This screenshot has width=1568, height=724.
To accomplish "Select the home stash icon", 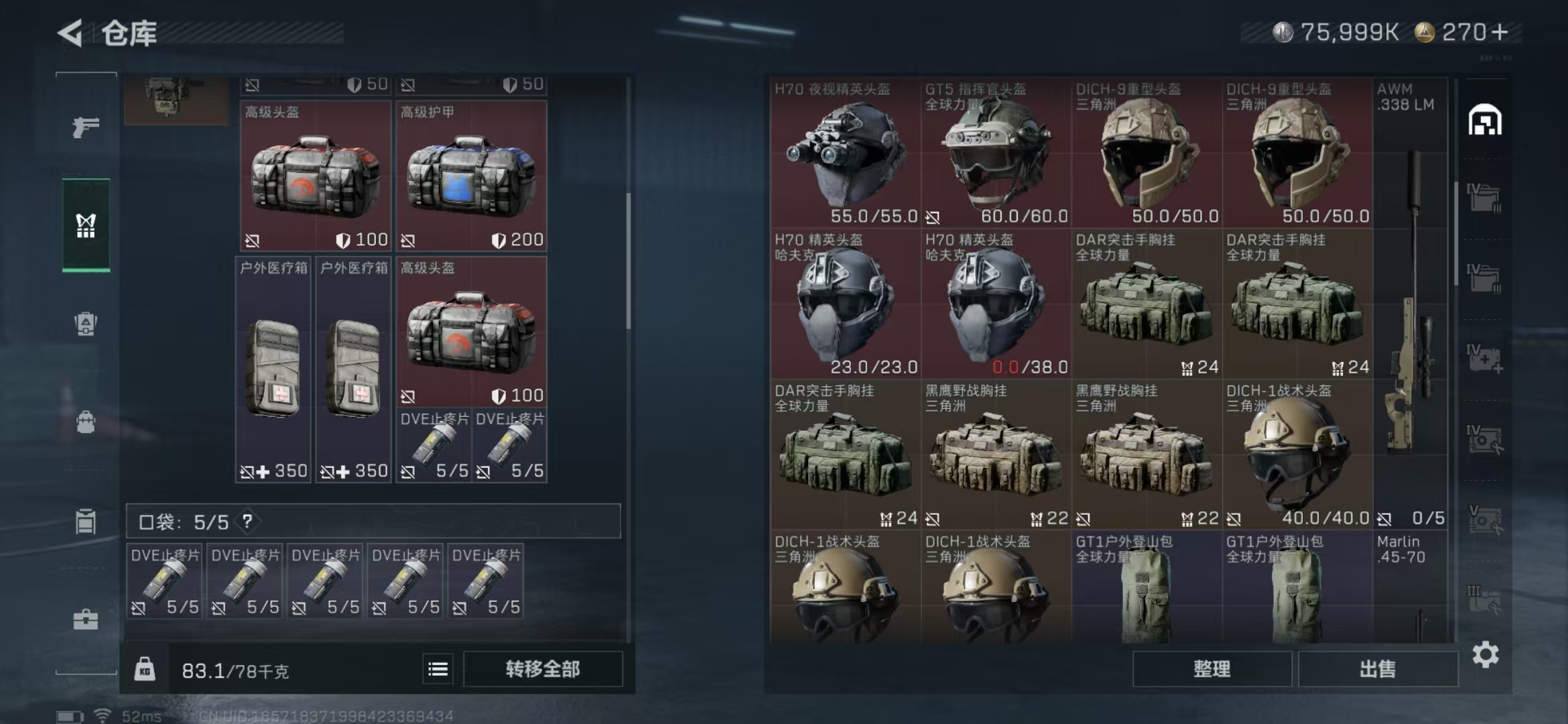I will [1485, 121].
